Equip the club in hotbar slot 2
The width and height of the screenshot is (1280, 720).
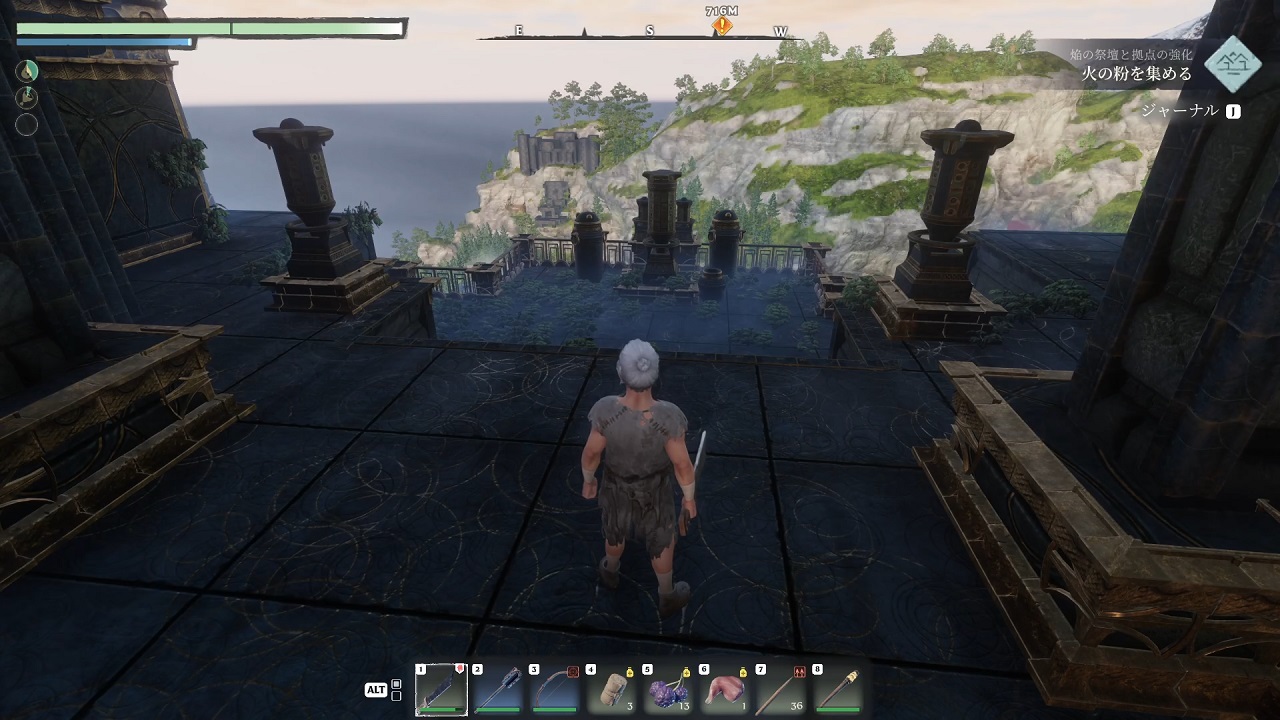click(x=497, y=688)
